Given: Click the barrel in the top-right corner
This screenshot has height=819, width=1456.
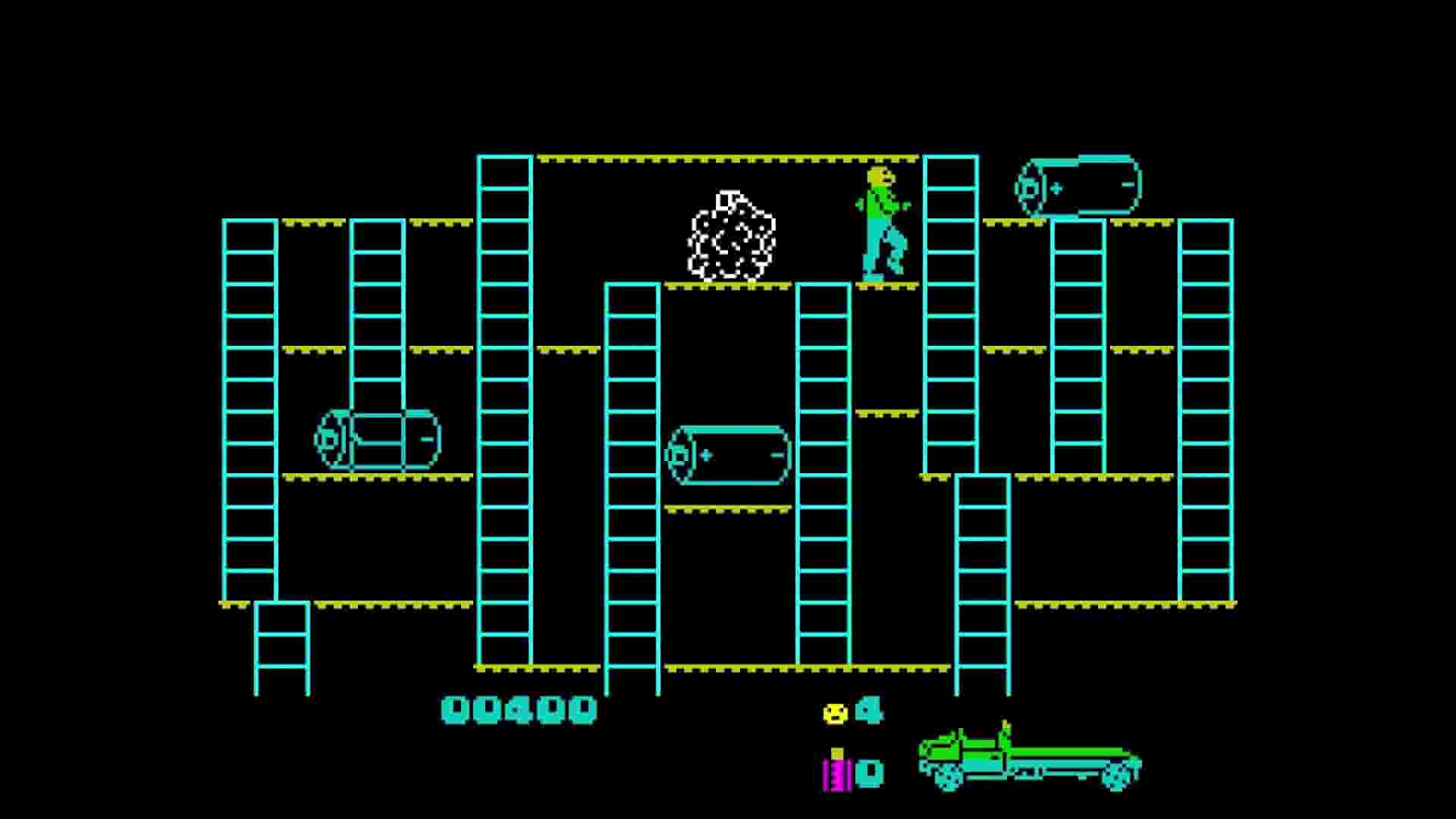Looking at the screenshot, I should (1077, 186).
